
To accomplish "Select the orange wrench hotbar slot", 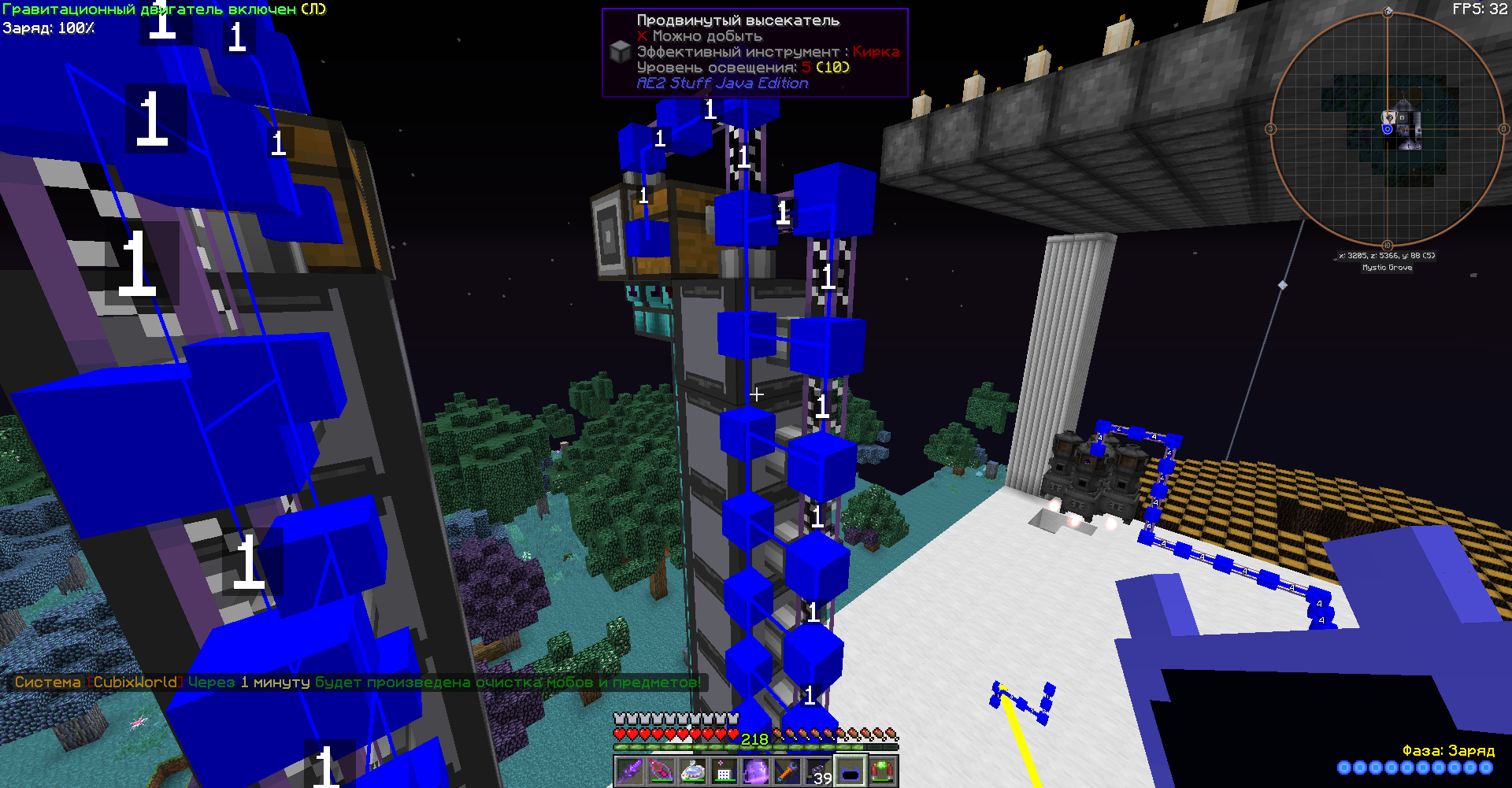I will tap(787, 771).
